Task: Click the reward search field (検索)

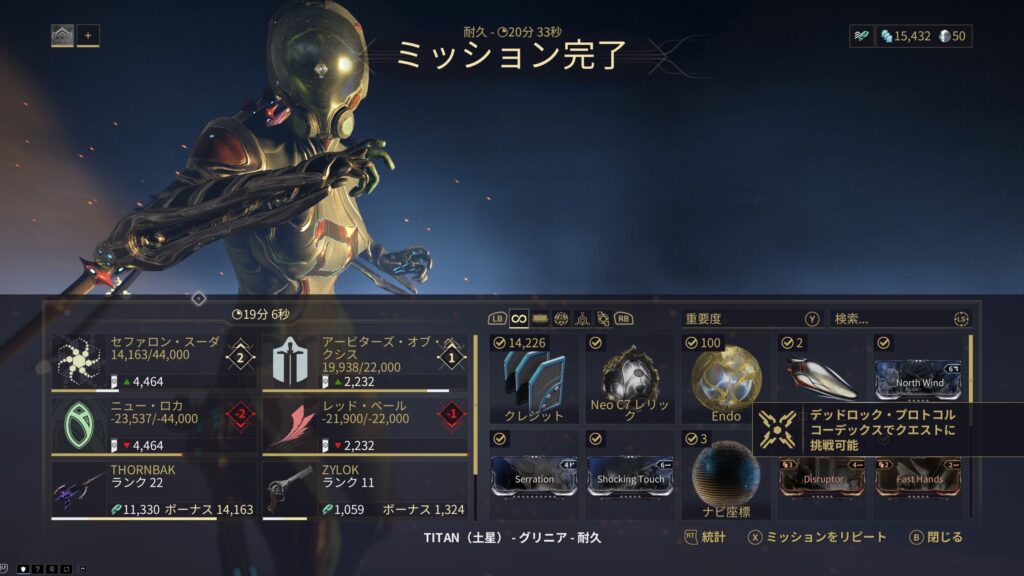Action: tap(890, 319)
